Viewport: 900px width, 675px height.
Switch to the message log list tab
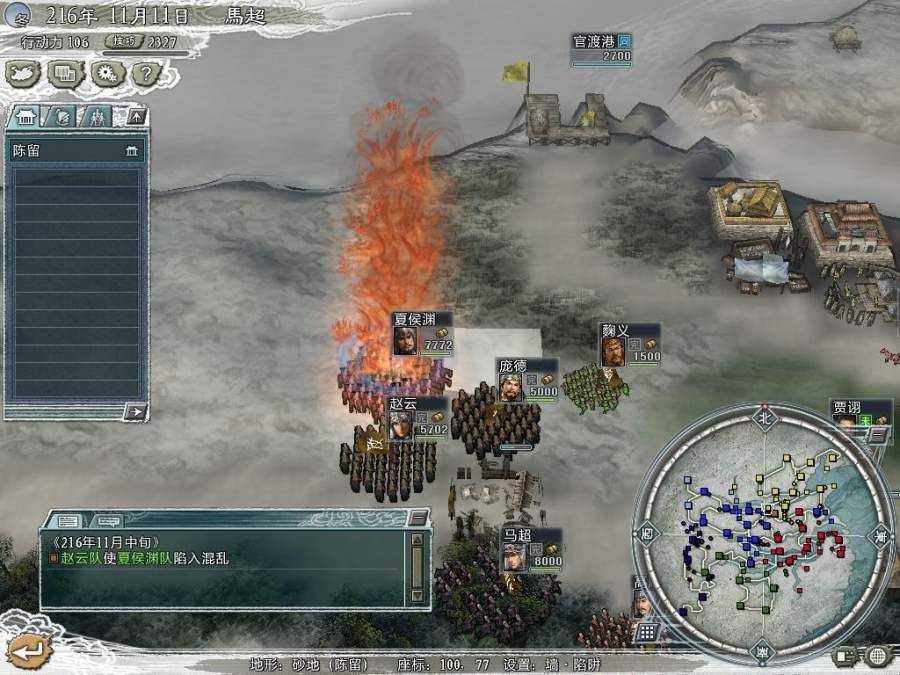pos(69,521)
